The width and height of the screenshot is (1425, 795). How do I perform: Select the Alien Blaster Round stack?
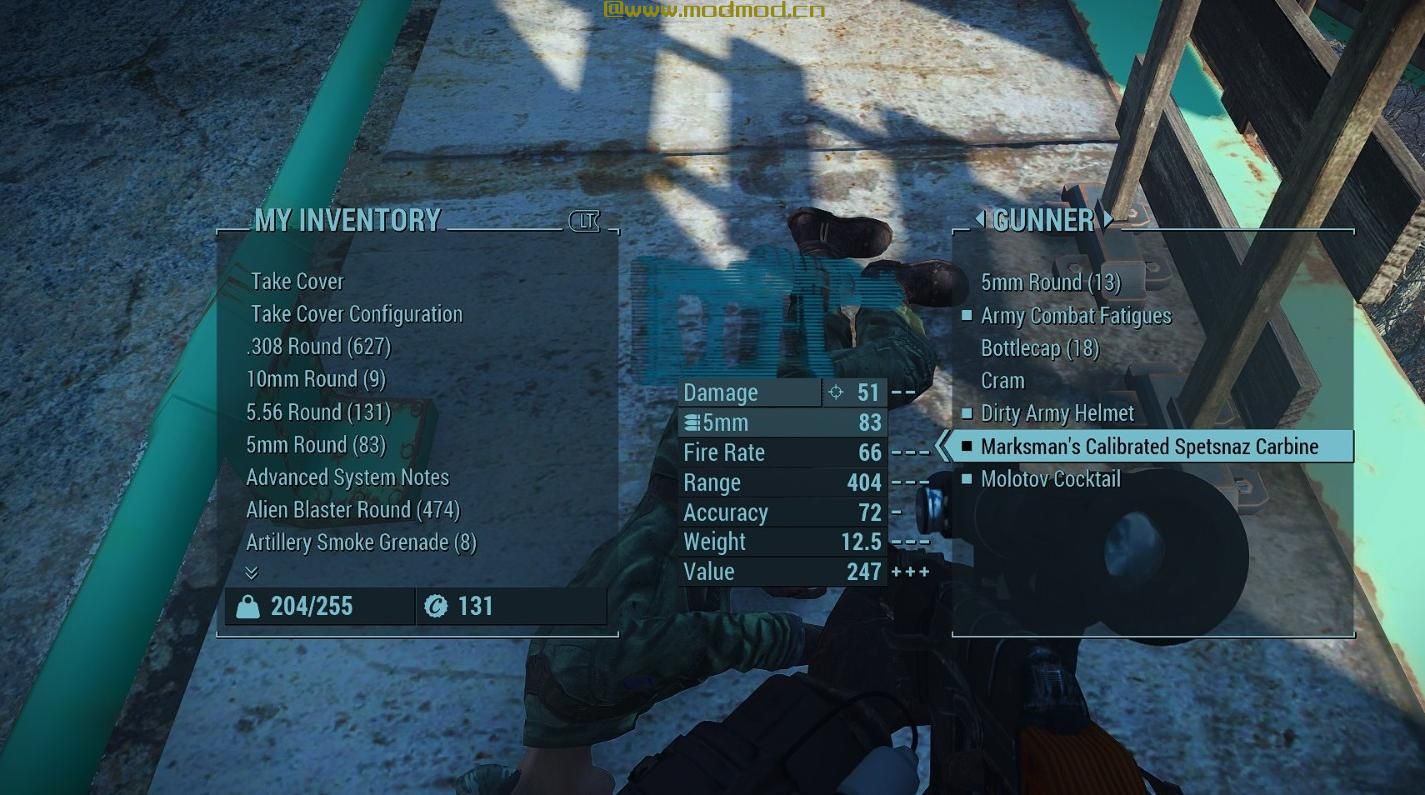point(352,510)
